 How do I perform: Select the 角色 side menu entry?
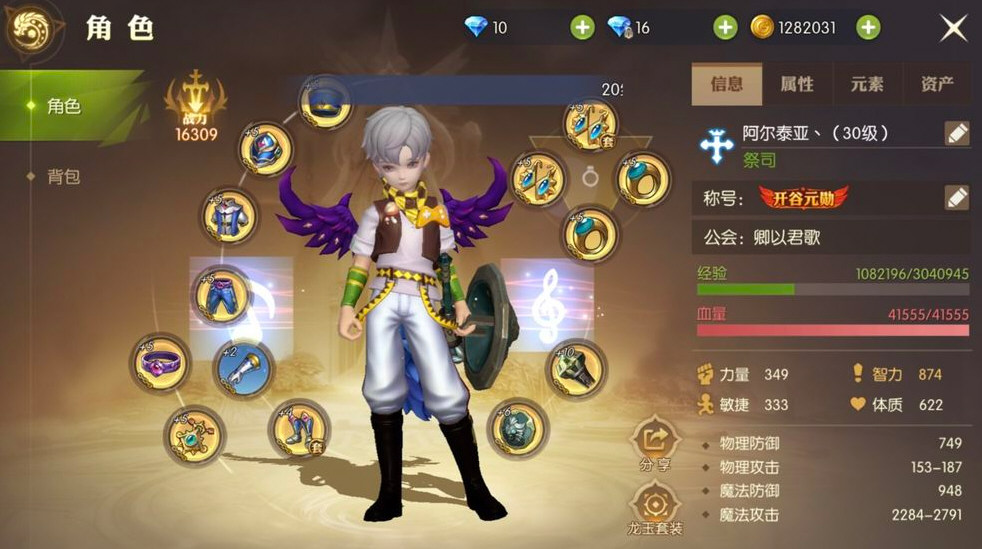[64, 106]
